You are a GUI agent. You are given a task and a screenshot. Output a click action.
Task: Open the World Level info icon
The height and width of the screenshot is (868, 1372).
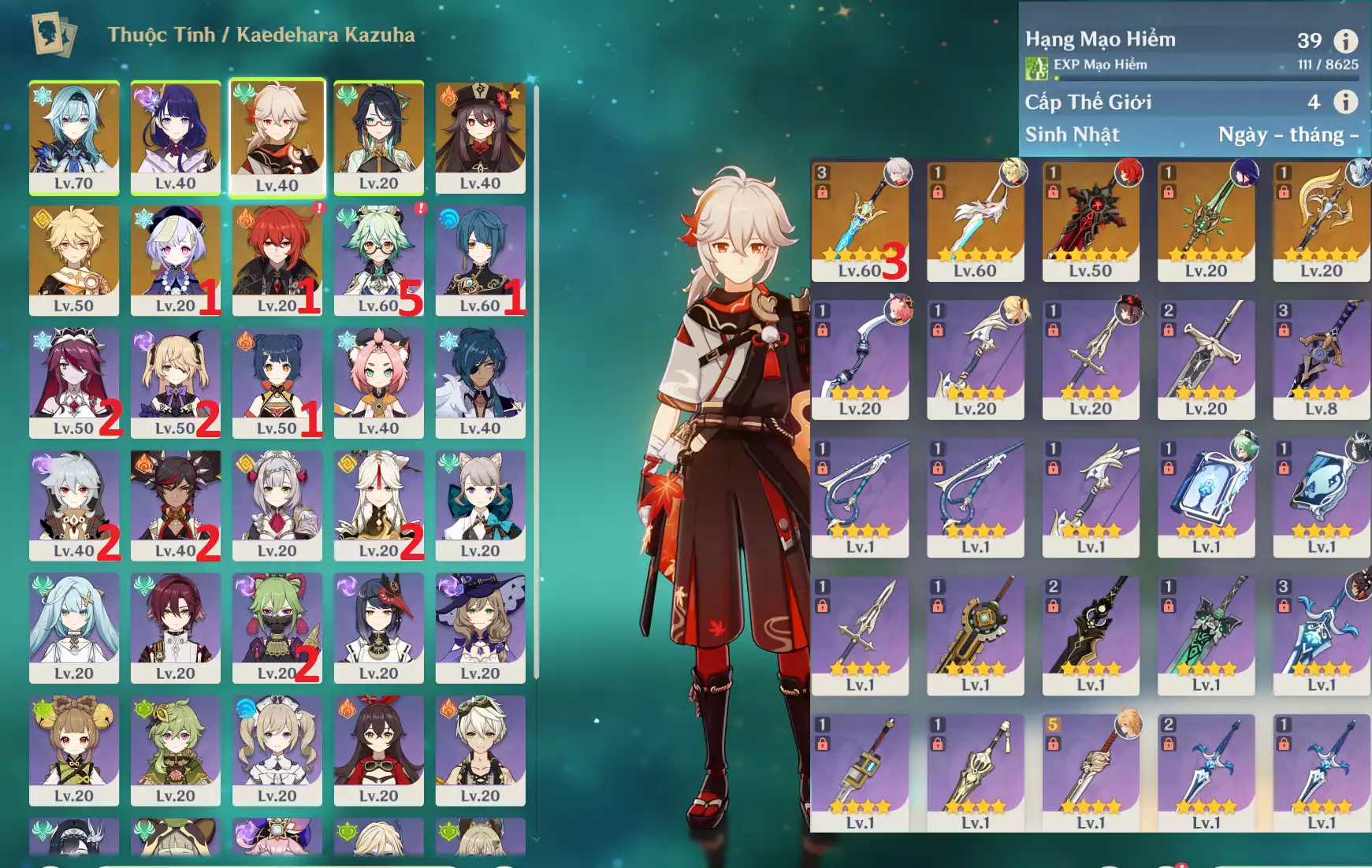pyautogui.click(x=1345, y=102)
